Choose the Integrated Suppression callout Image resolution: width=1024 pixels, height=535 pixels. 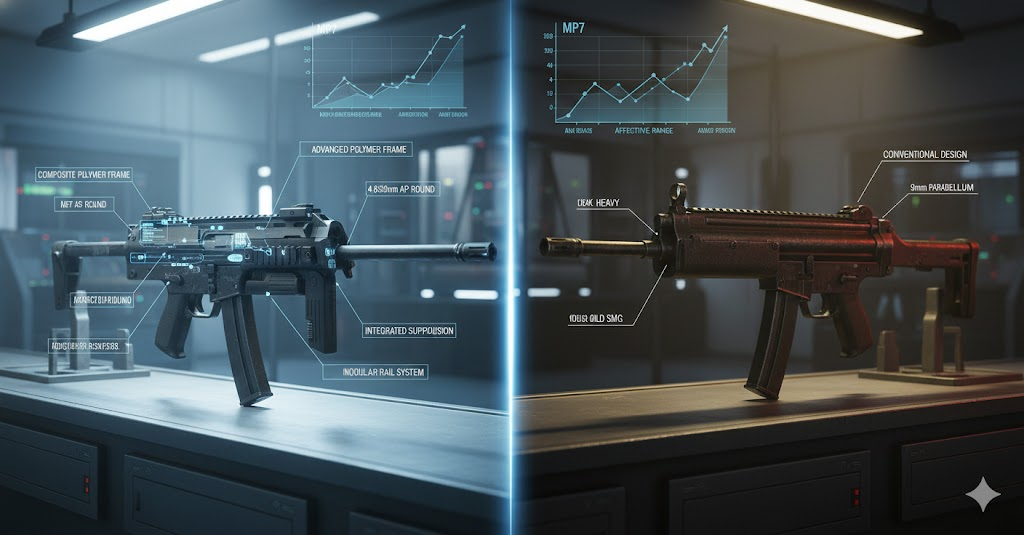pyautogui.click(x=409, y=330)
